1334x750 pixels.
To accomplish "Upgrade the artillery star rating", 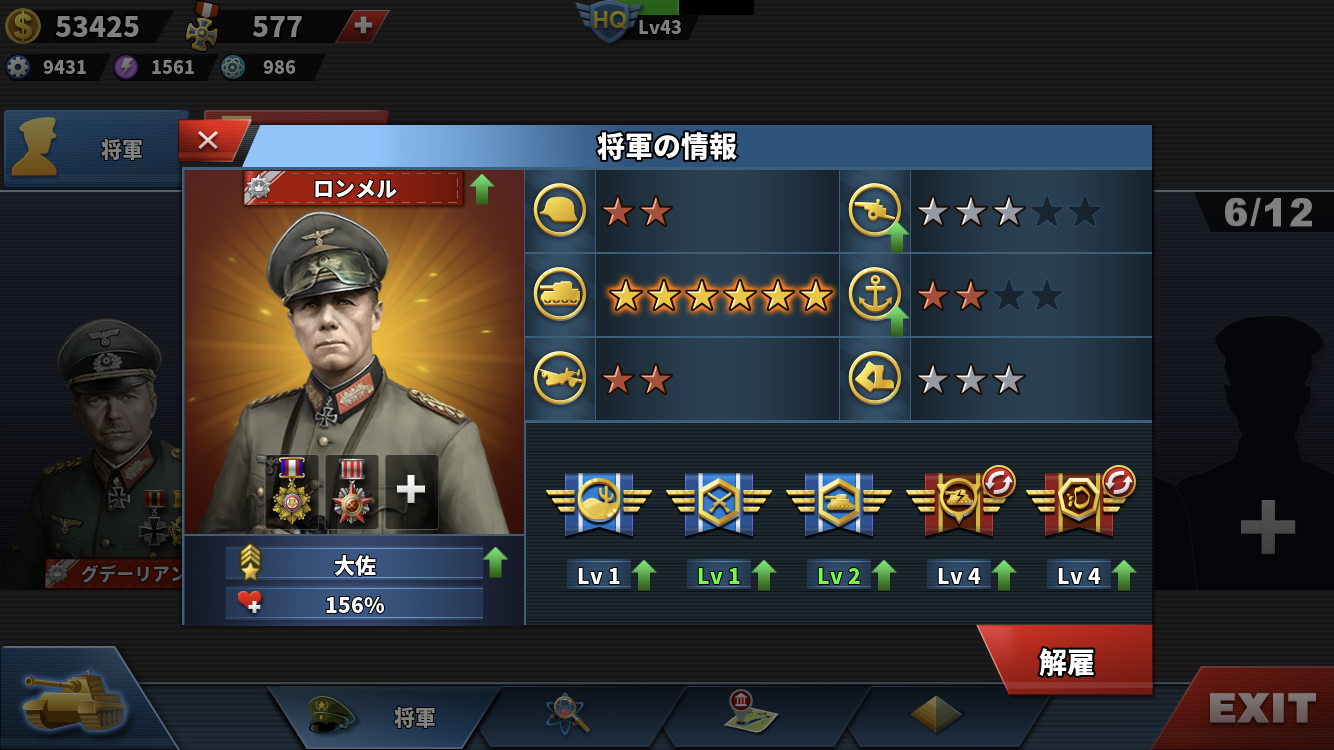I will [x=896, y=238].
